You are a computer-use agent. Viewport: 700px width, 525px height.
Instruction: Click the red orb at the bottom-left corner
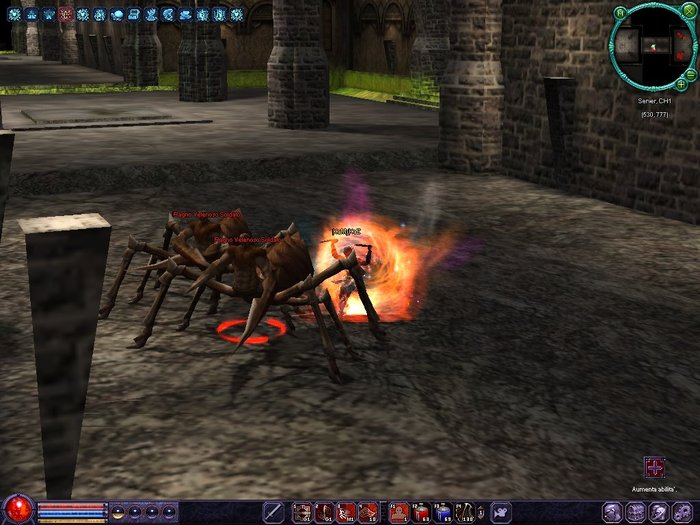click(x=17, y=509)
